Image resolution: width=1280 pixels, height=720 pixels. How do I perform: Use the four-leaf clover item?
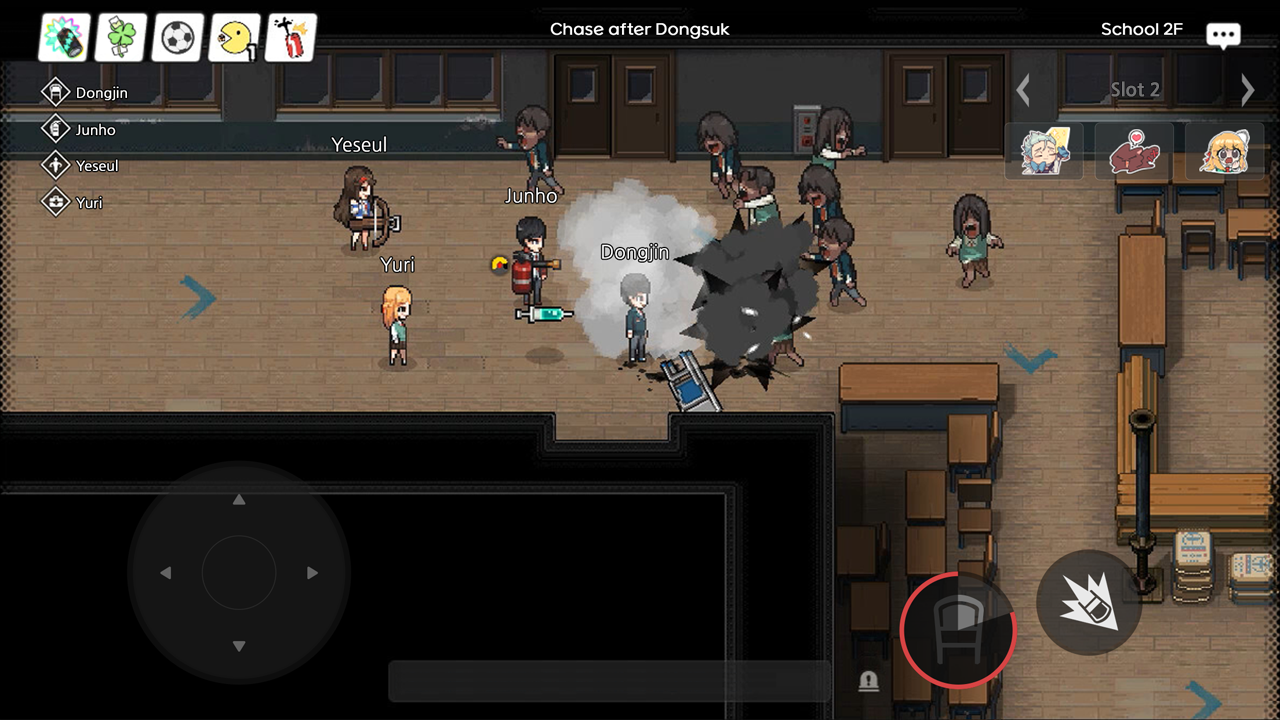click(x=121, y=37)
